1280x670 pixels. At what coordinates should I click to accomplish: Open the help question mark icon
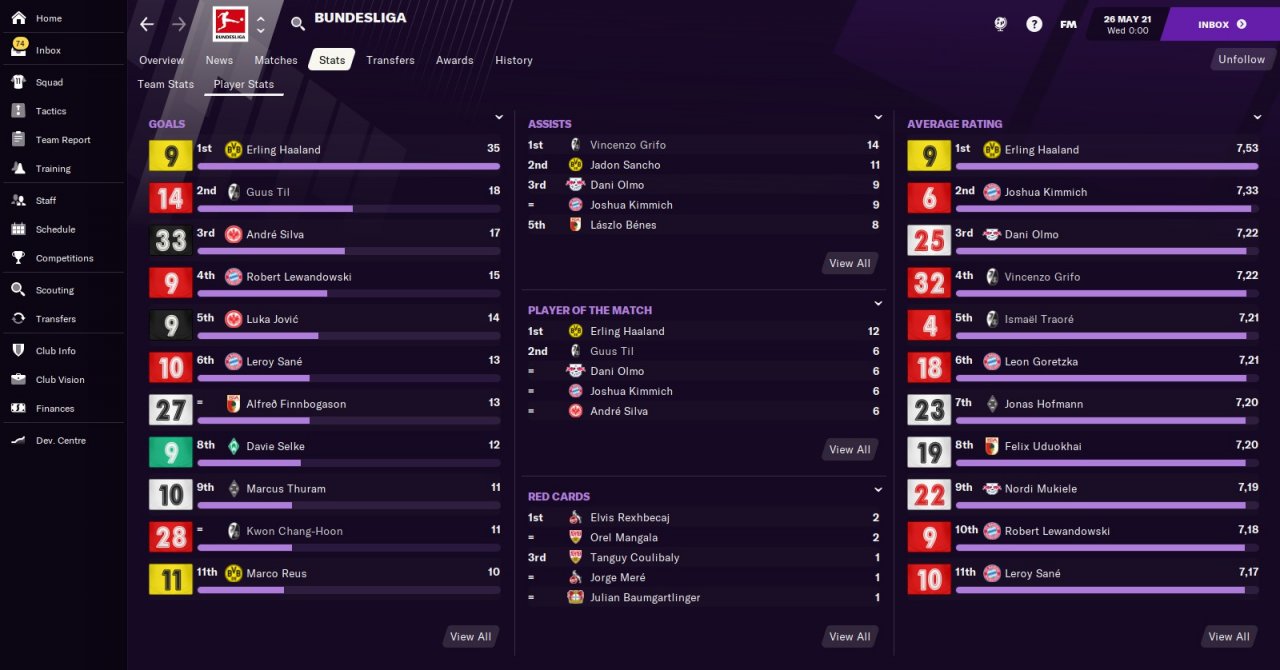point(1034,24)
